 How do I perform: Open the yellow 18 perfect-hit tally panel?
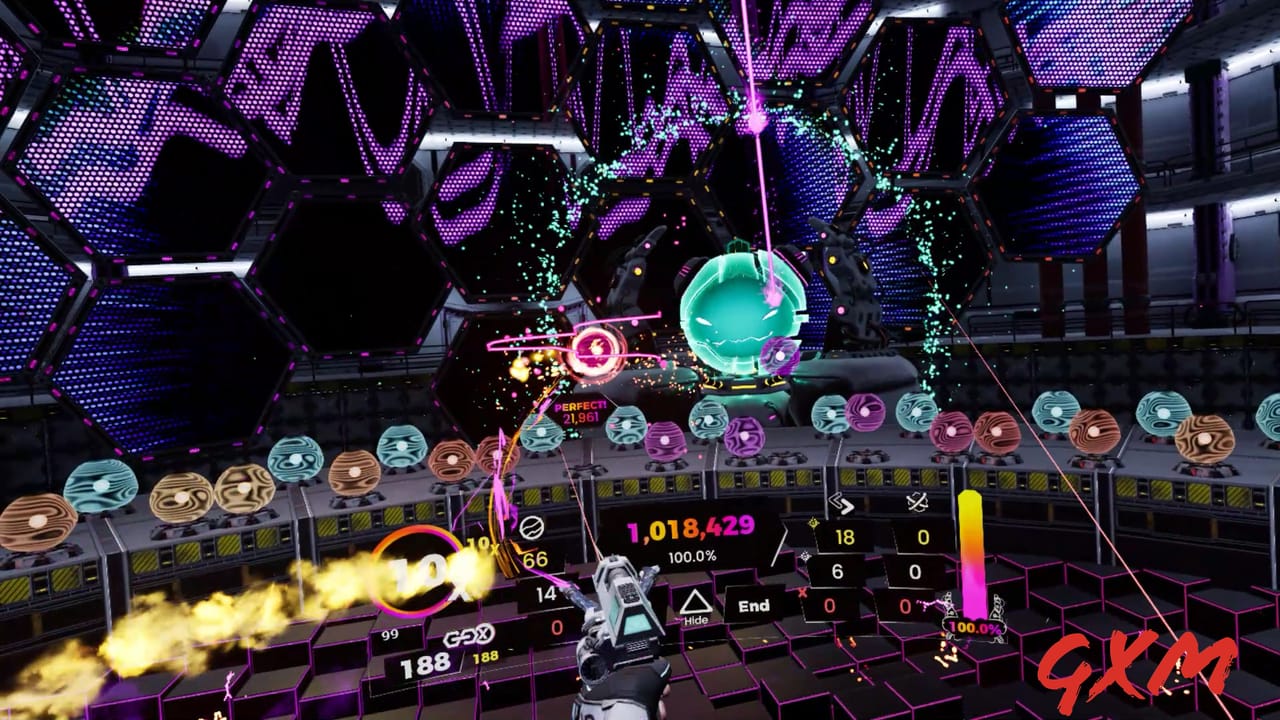point(843,536)
